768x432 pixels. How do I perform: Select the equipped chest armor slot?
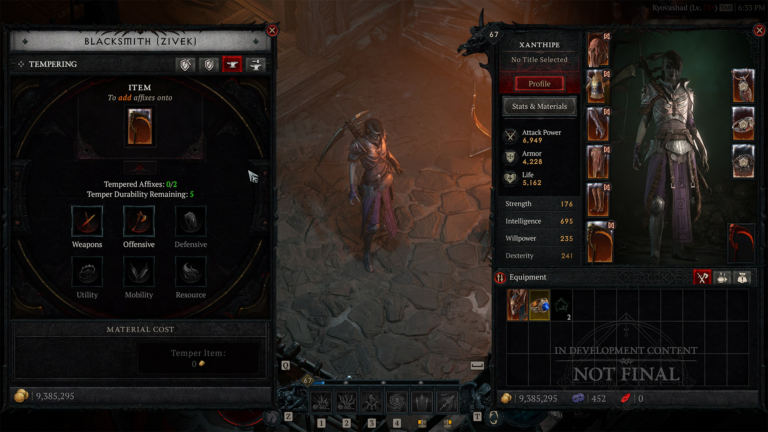[598, 87]
